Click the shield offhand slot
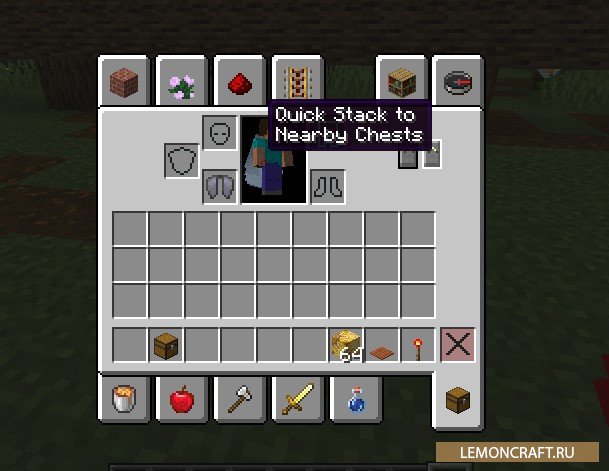The width and height of the screenshot is (609, 471). pos(183,159)
